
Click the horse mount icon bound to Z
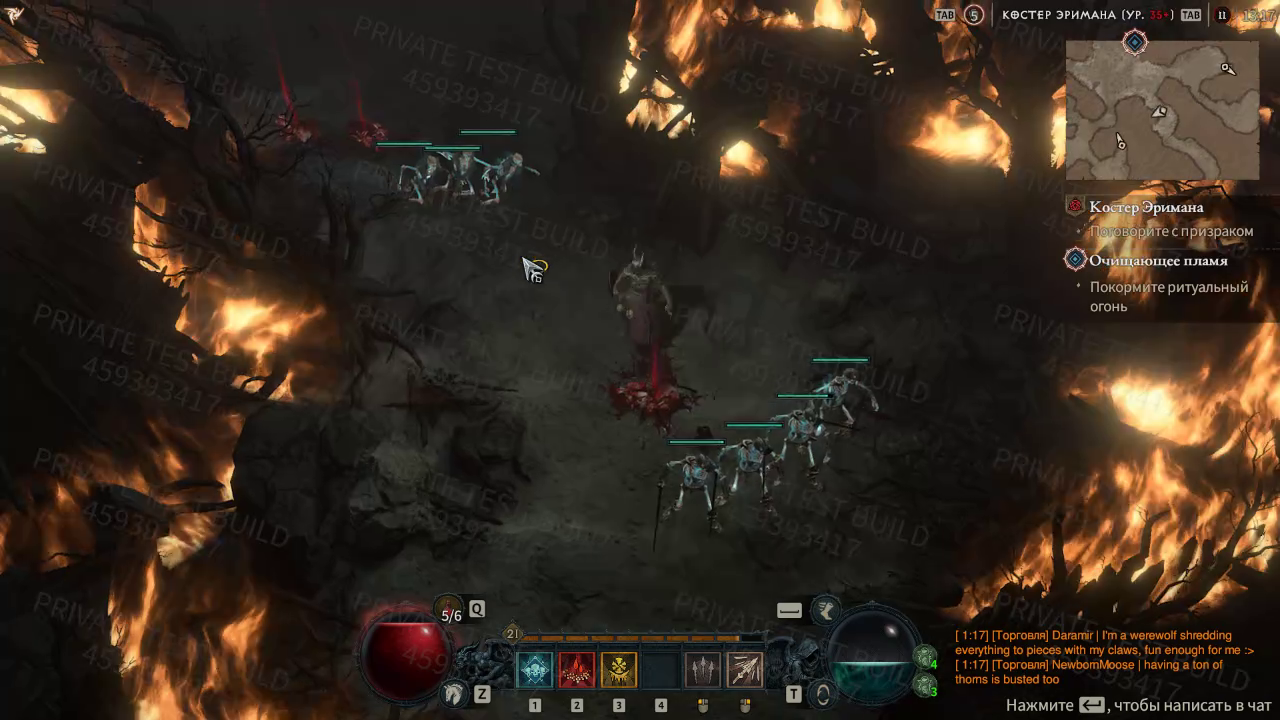point(453,695)
